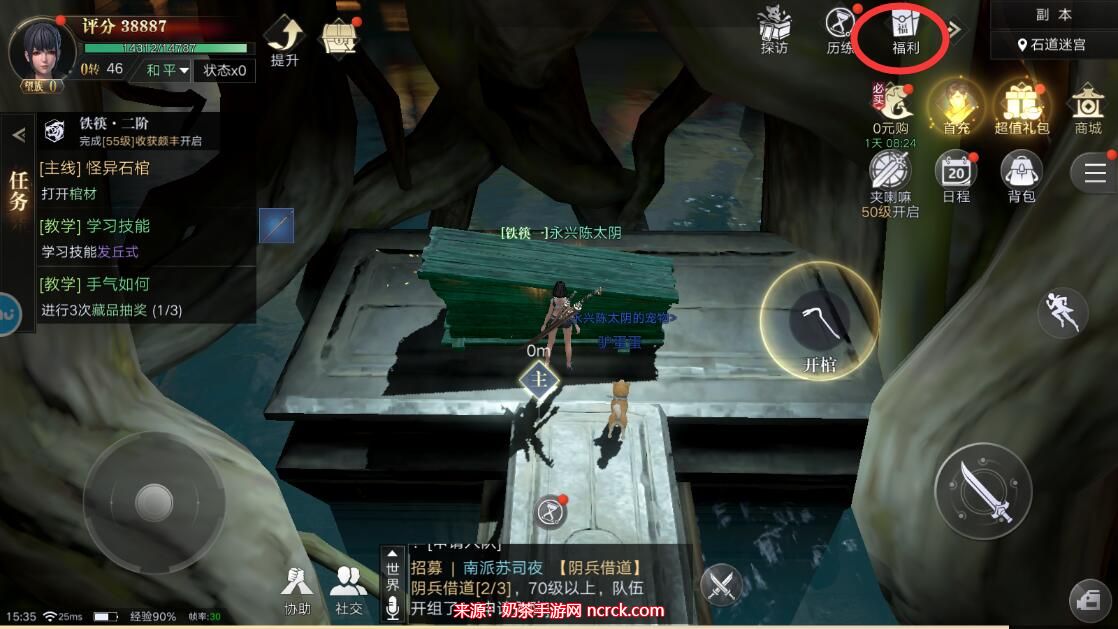The image size is (1118, 629).
Task: Open the 首充 first recharge offer
Action: pos(956,107)
